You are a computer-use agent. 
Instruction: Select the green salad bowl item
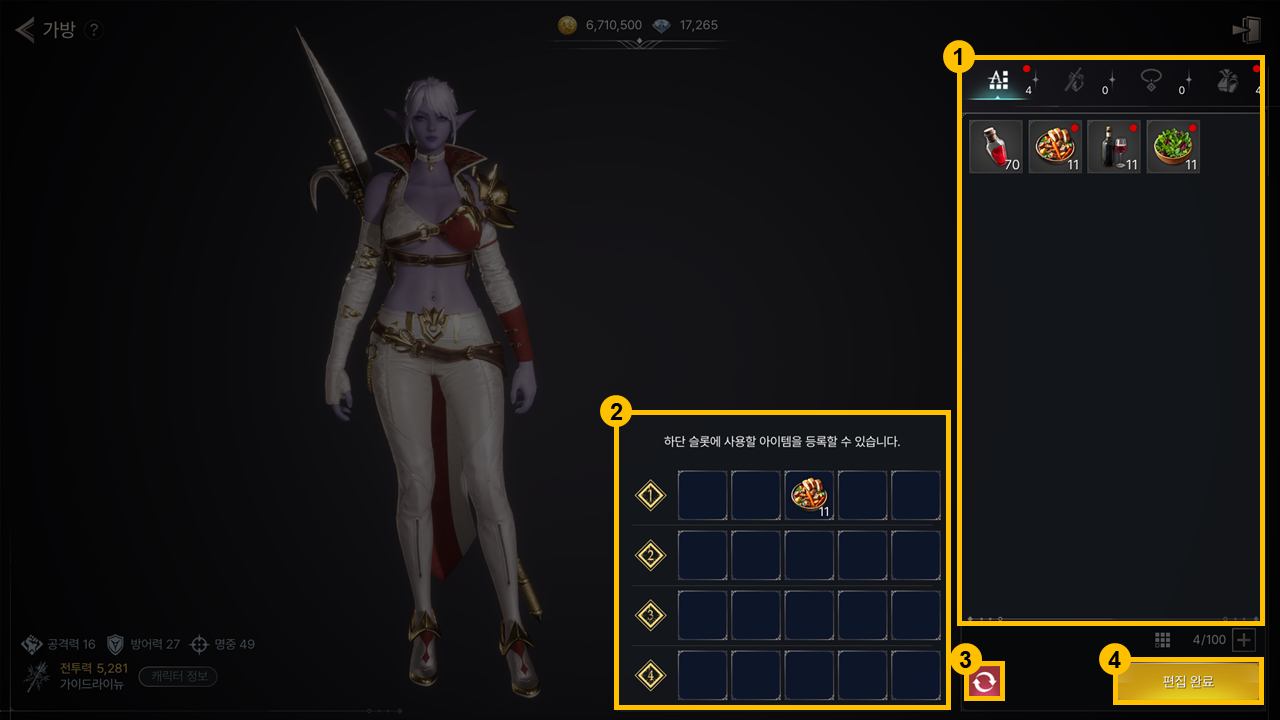coord(1173,147)
